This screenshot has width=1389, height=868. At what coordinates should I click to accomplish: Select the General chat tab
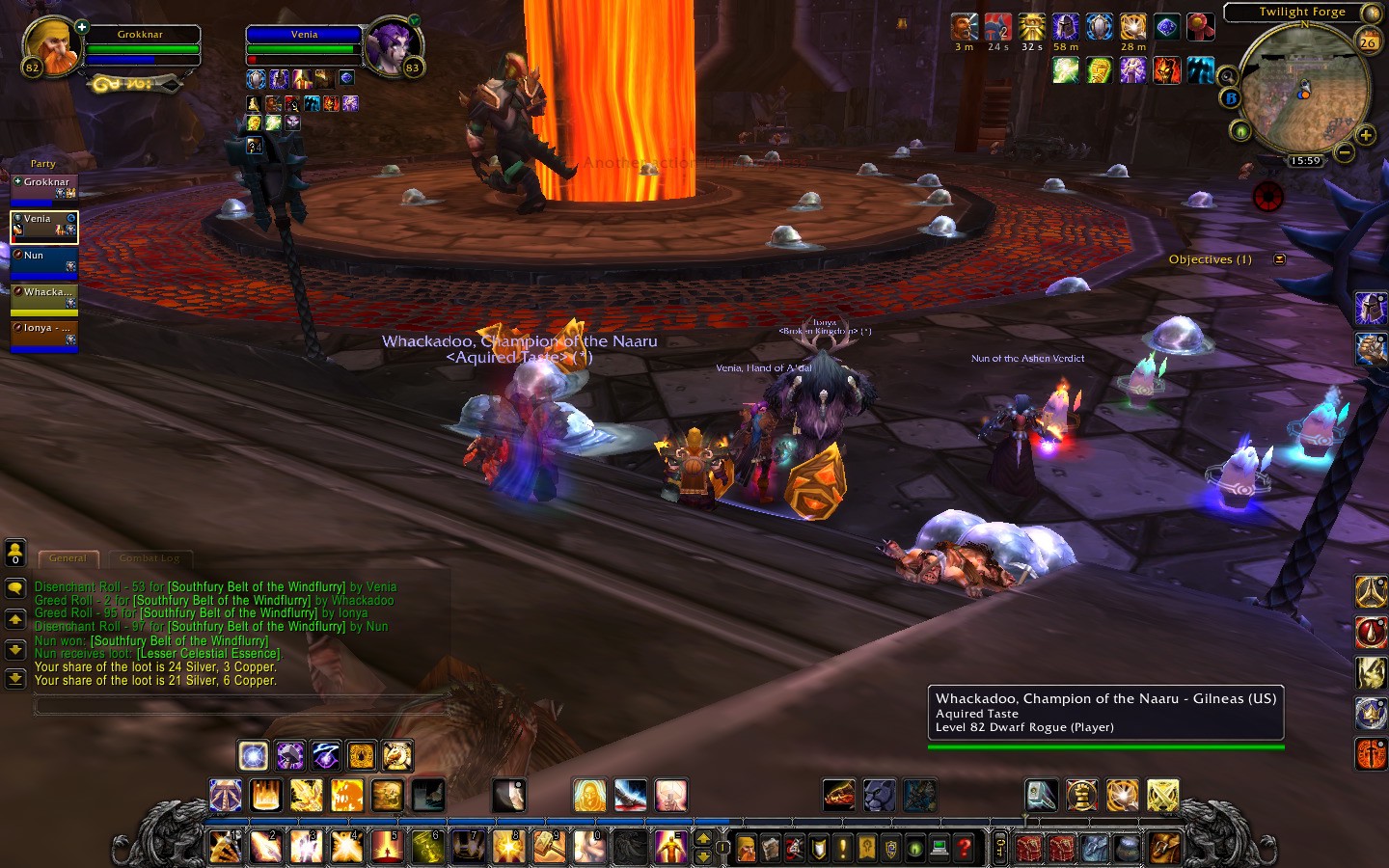68,558
